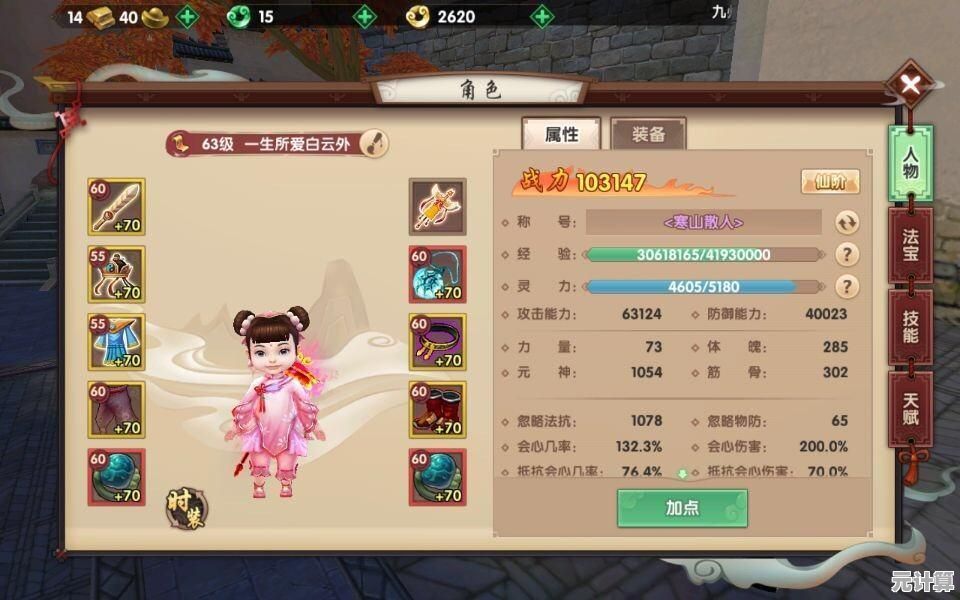
Task: Add gold ingots with the plus button
Action: [187, 16]
